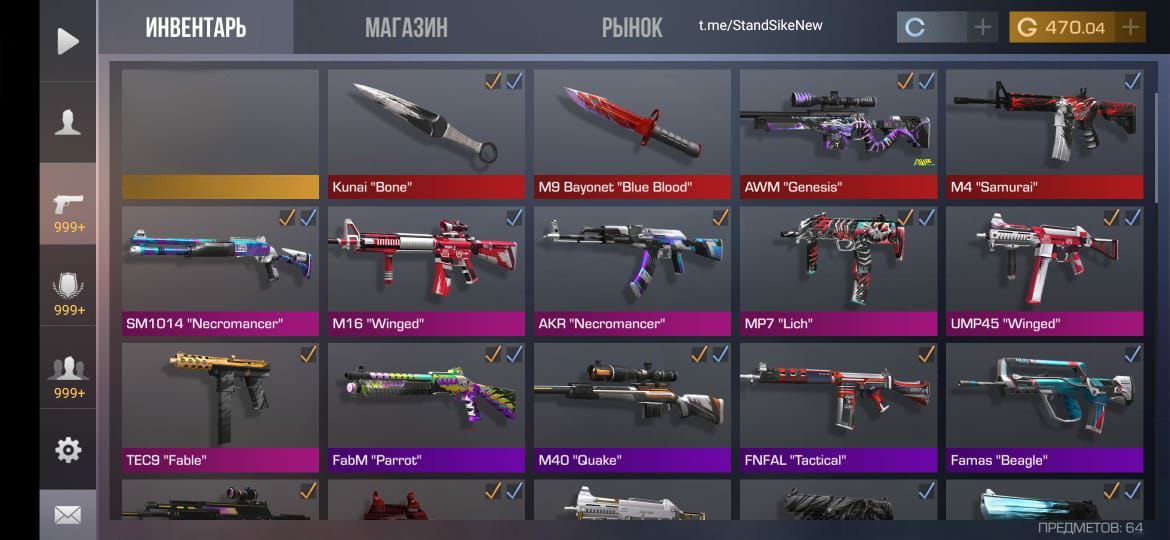The height and width of the screenshot is (540, 1170).
Task: Start a match with the play arrow
Action: click(x=68, y=41)
